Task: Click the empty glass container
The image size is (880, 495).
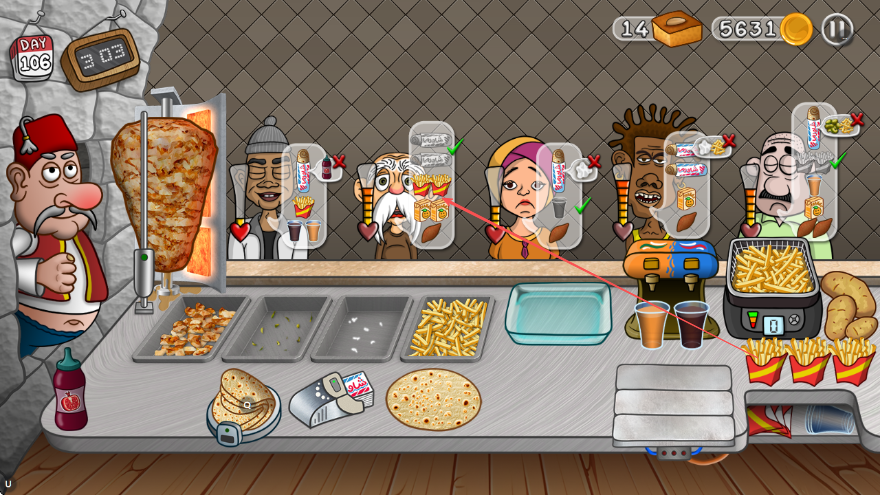Action: 558,312
